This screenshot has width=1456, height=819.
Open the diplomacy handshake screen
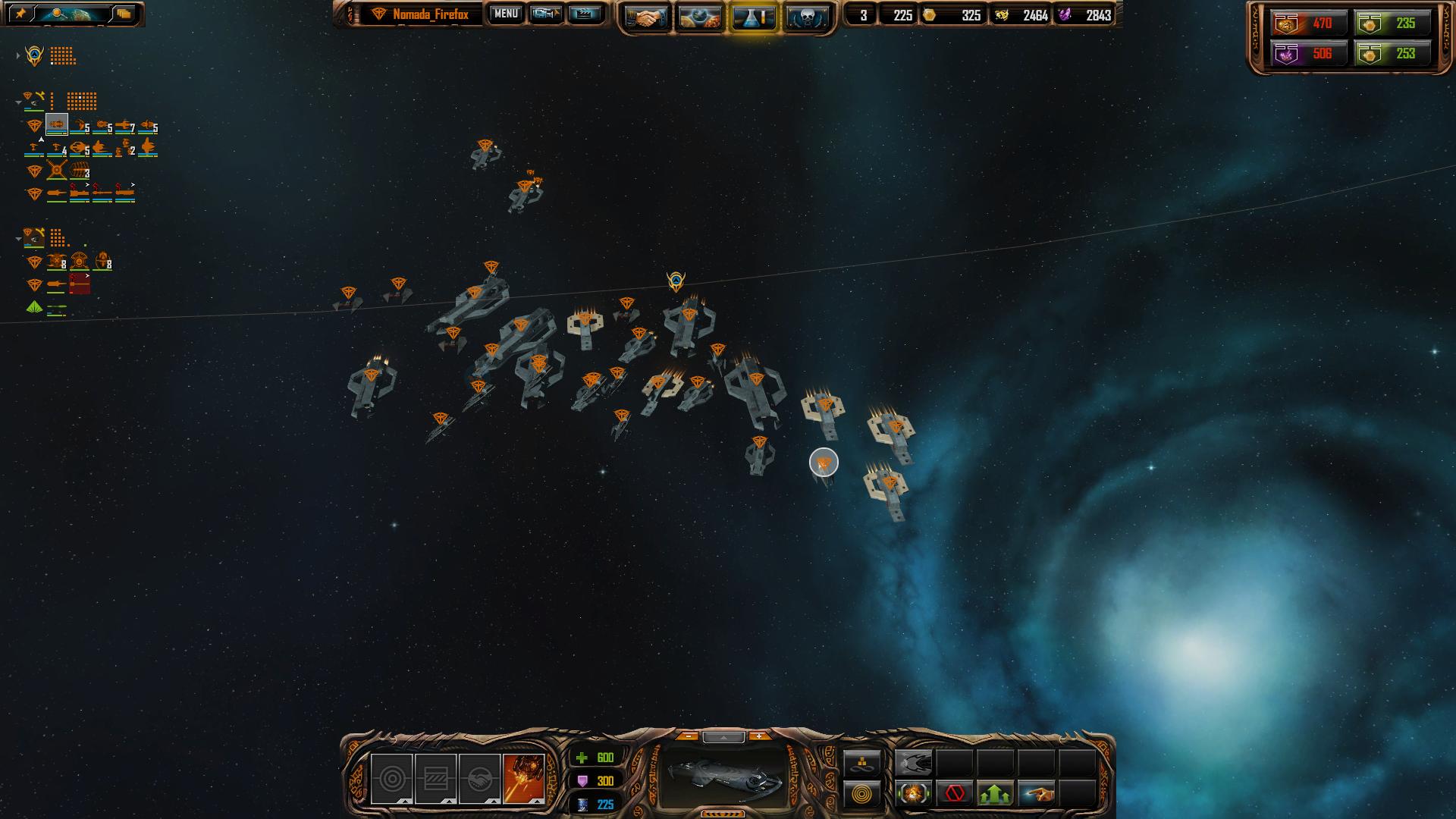(x=646, y=17)
